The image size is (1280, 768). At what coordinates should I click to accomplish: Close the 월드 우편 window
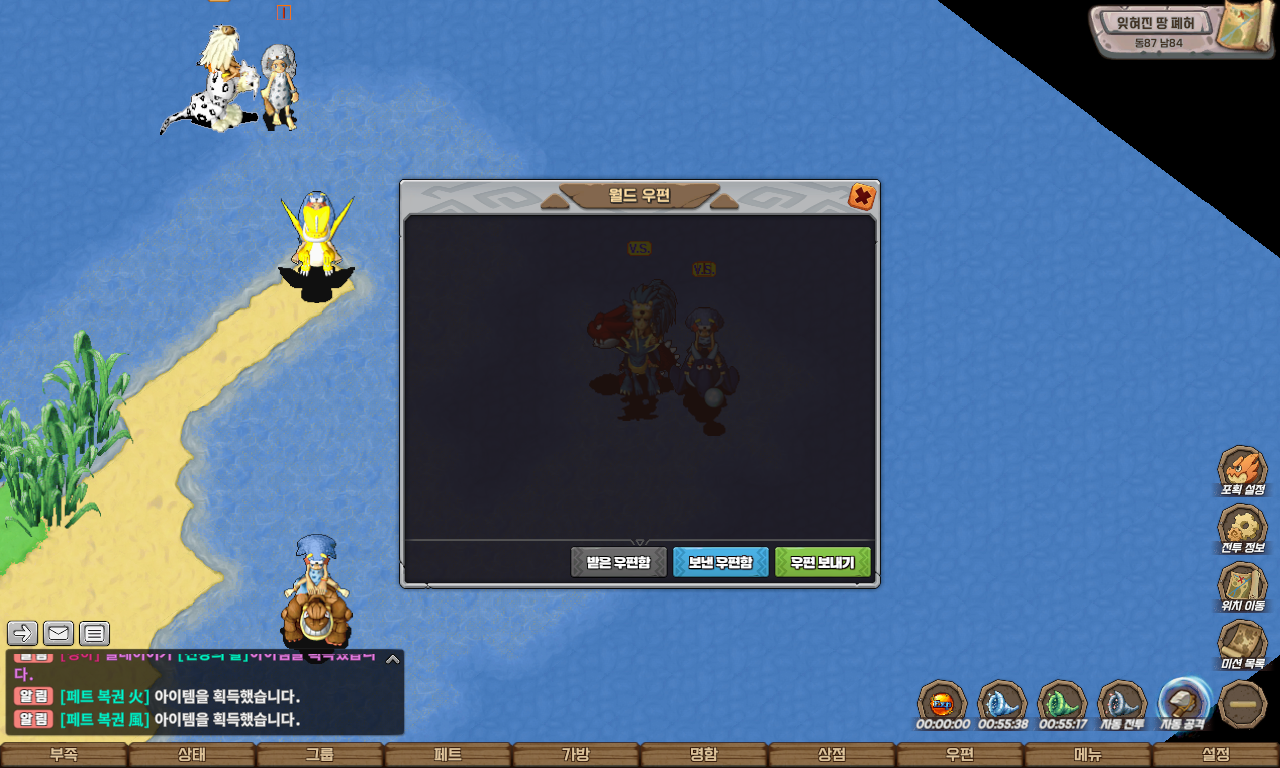pyautogui.click(x=861, y=196)
